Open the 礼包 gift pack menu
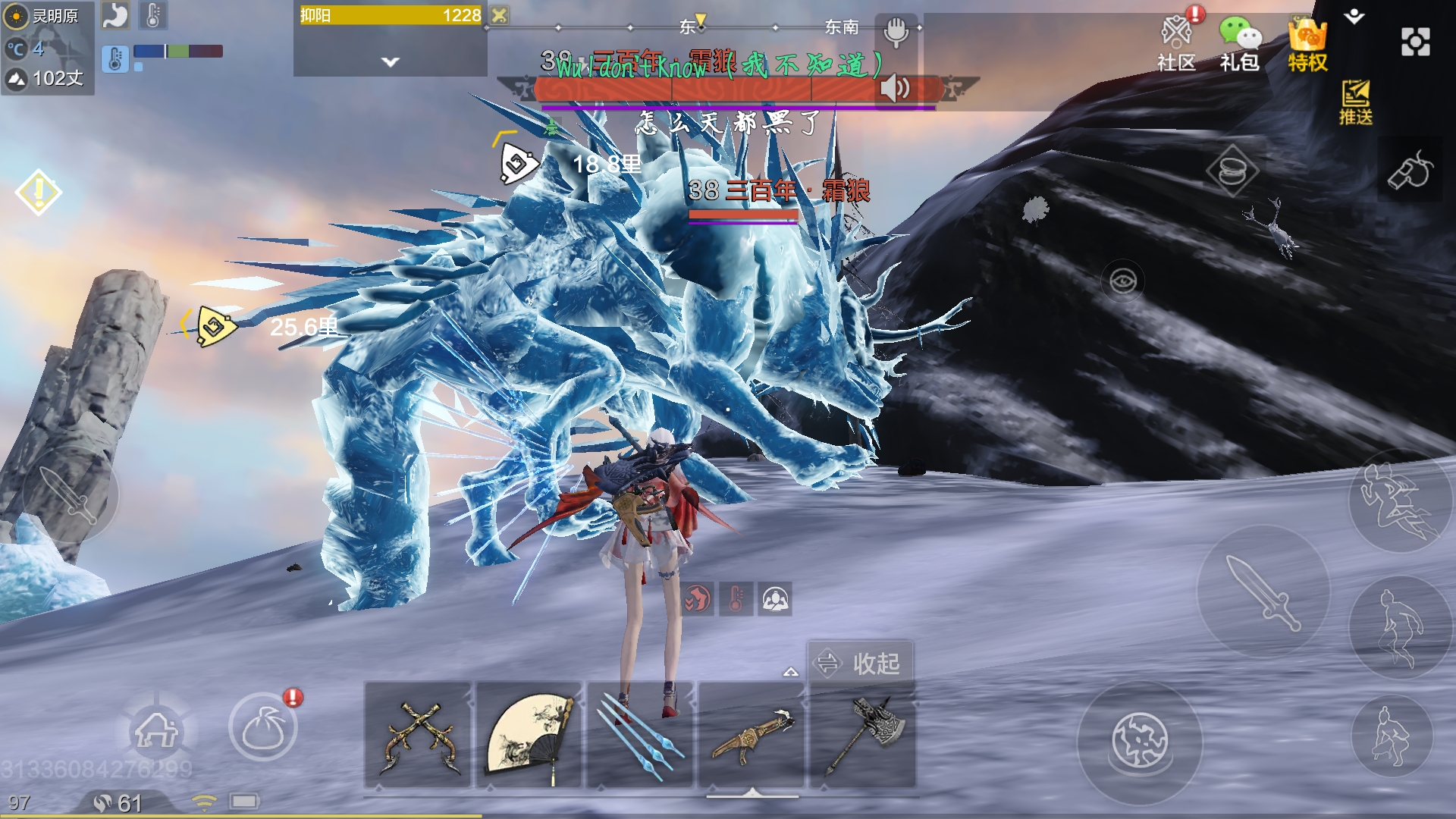The width and height of the screenshot is (1456, 819). pyautogui.click(x=1240, y=44)
